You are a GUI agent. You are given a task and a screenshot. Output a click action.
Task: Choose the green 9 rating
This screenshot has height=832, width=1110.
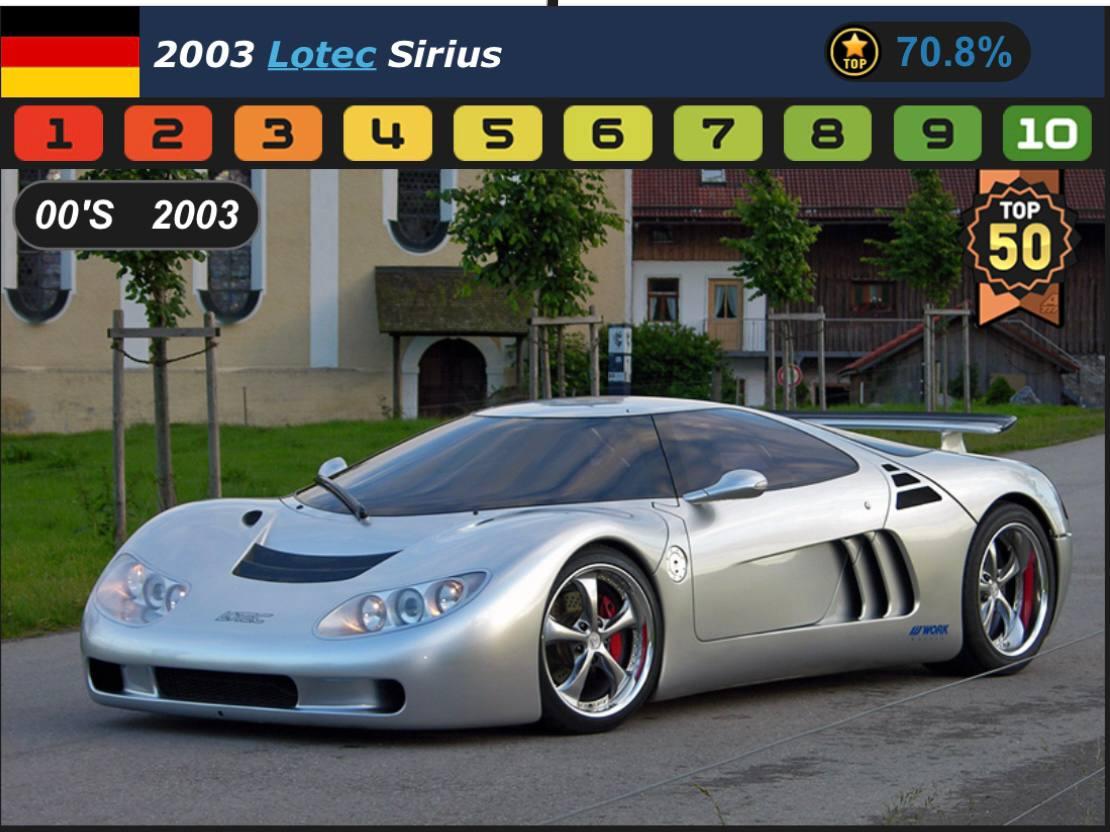click(x=938, y=134)
